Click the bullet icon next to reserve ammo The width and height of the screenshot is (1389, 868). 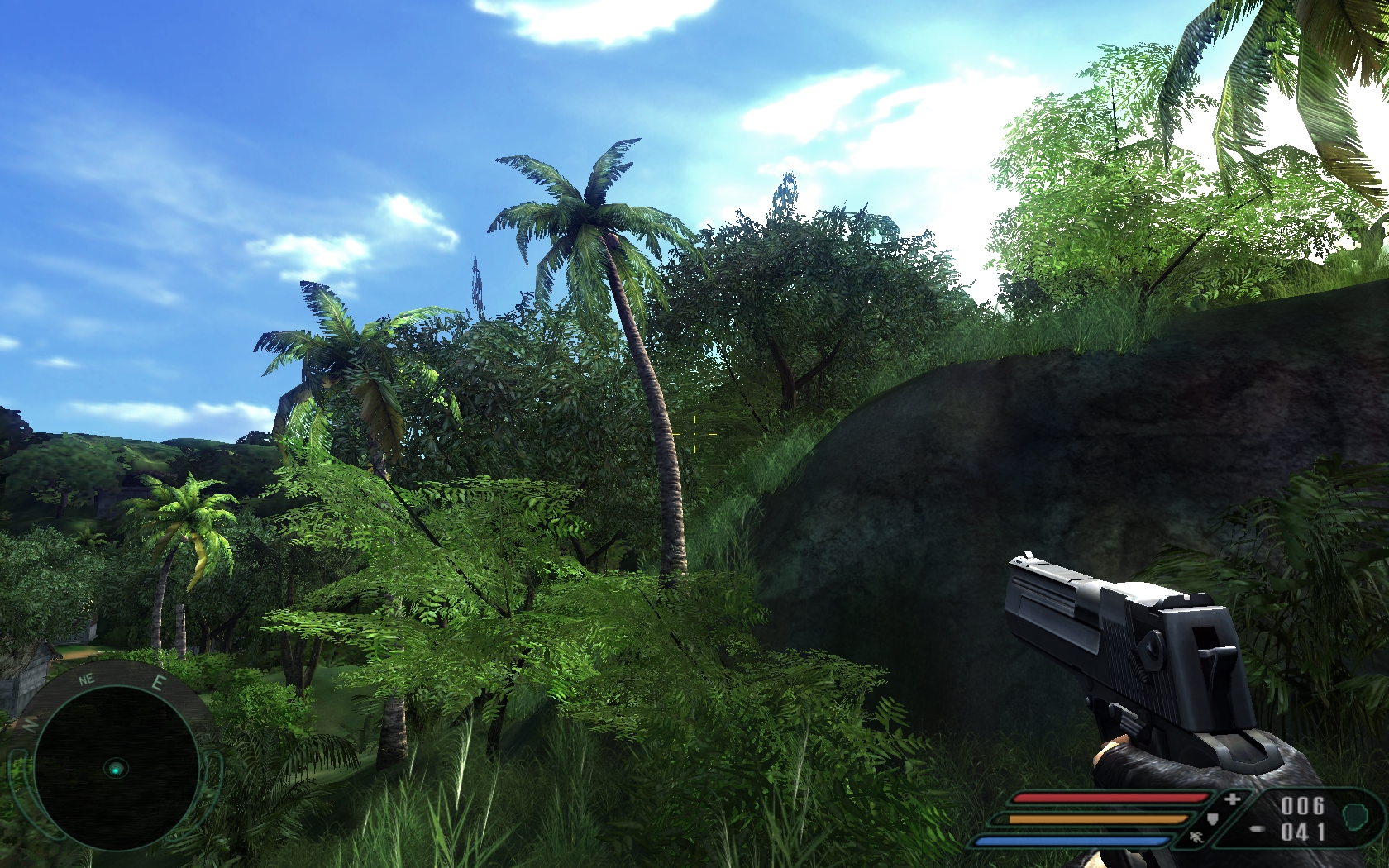click(x=1258, y=829)
